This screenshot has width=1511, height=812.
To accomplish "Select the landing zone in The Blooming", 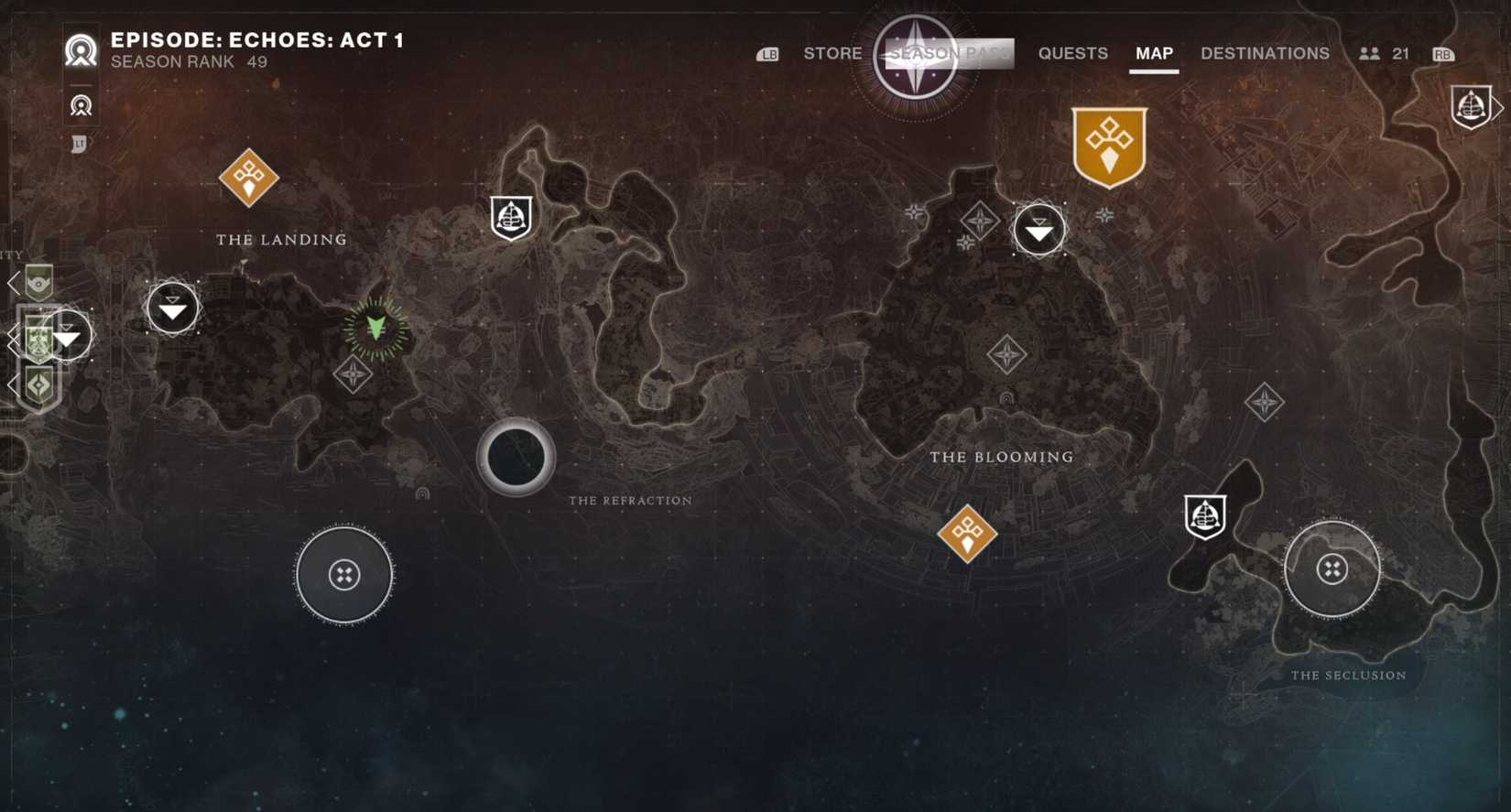I will (x=1039, y=231).
